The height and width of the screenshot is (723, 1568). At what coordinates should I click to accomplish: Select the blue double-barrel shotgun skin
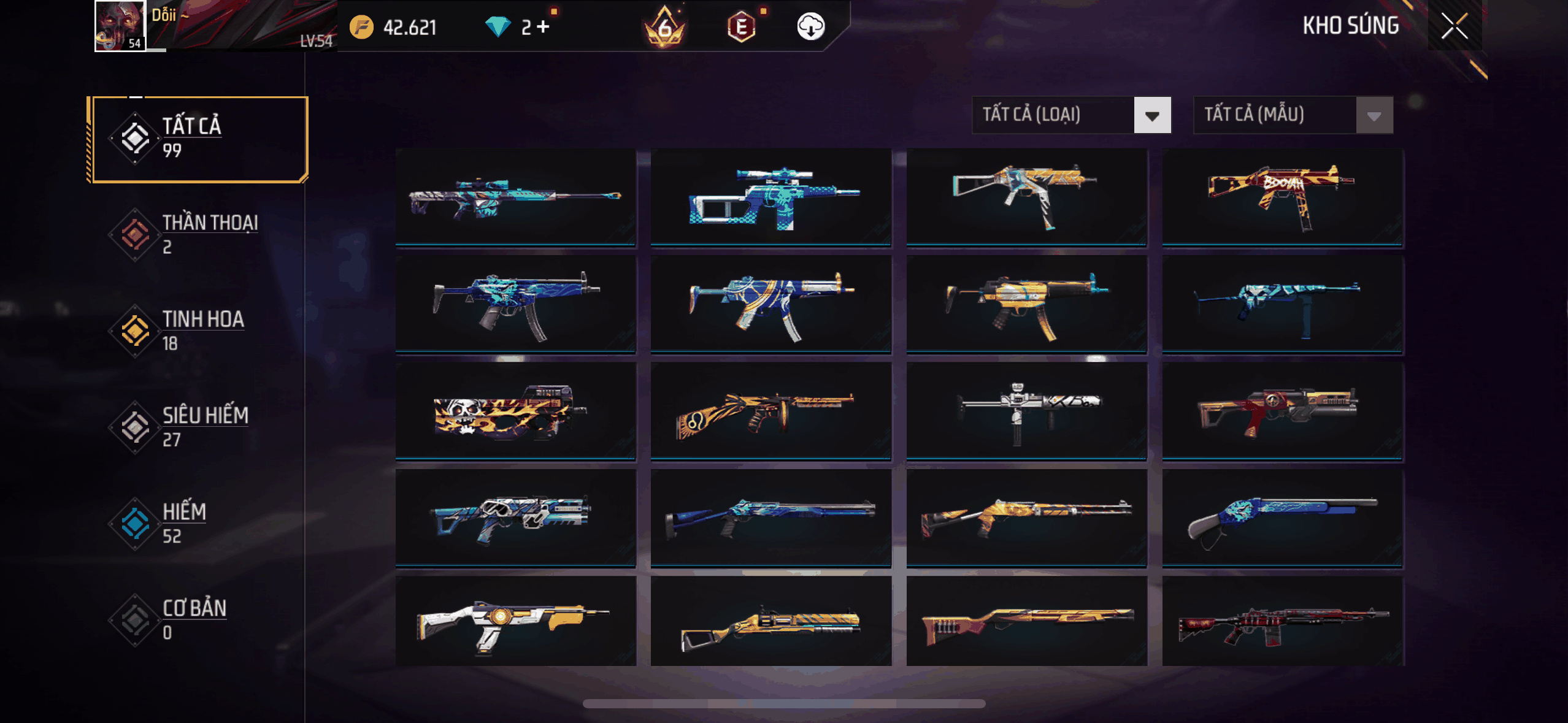point(1282,517)
